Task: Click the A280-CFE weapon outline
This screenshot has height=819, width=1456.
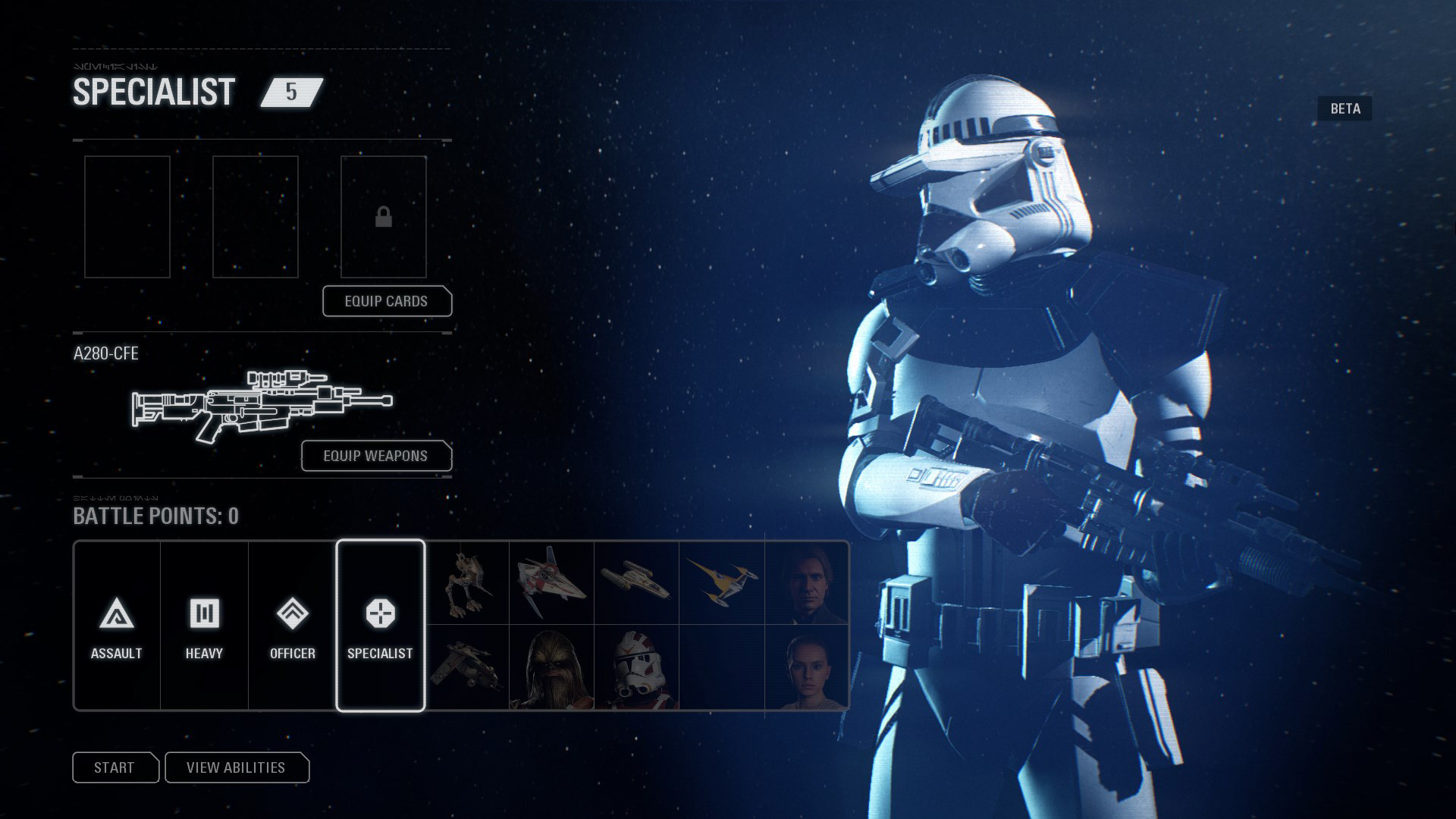Action: [x=262, y=406]
